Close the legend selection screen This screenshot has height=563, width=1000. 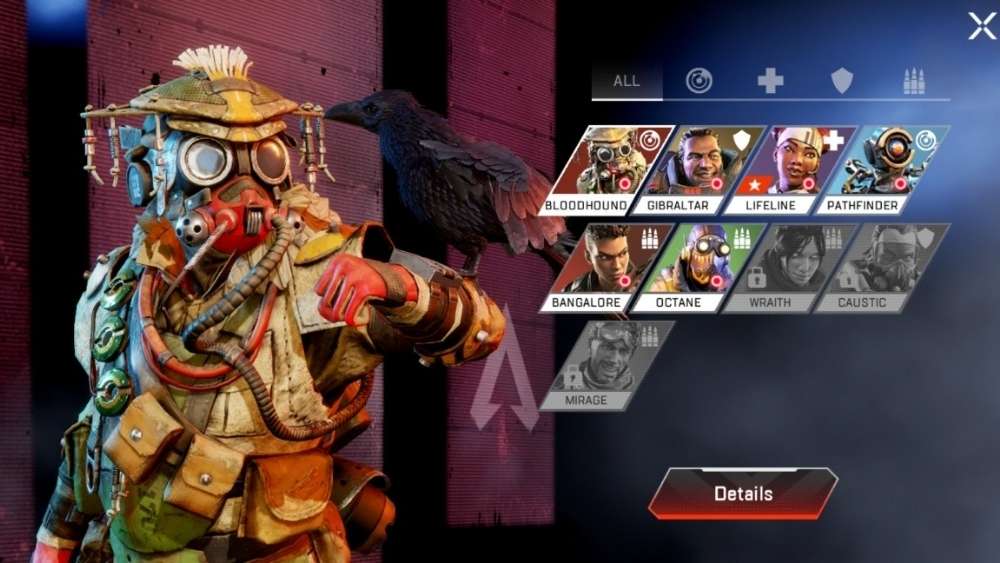tap(982, 26)
